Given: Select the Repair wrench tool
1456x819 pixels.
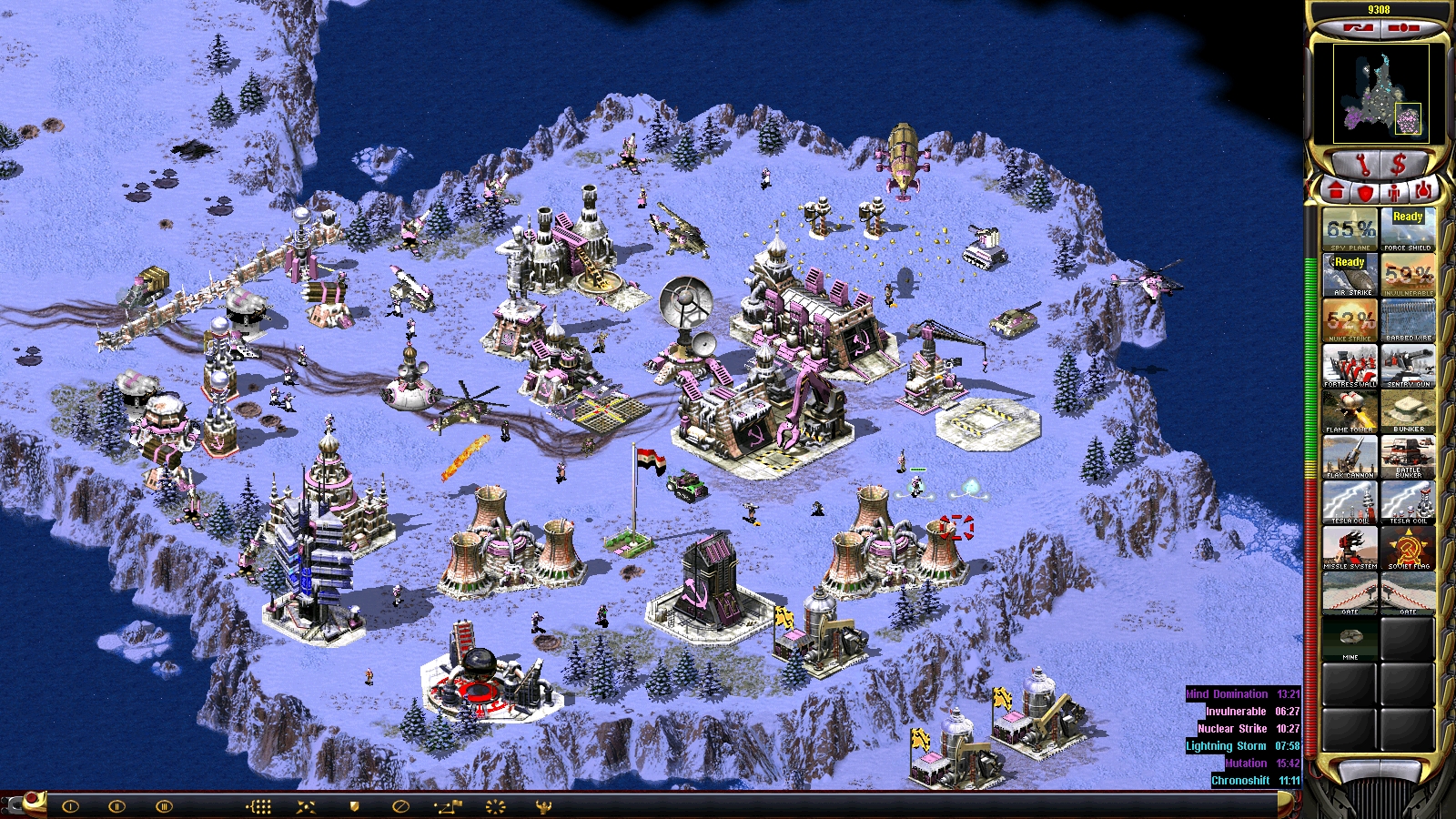Looking at the screenshot, I should 1364,163.
